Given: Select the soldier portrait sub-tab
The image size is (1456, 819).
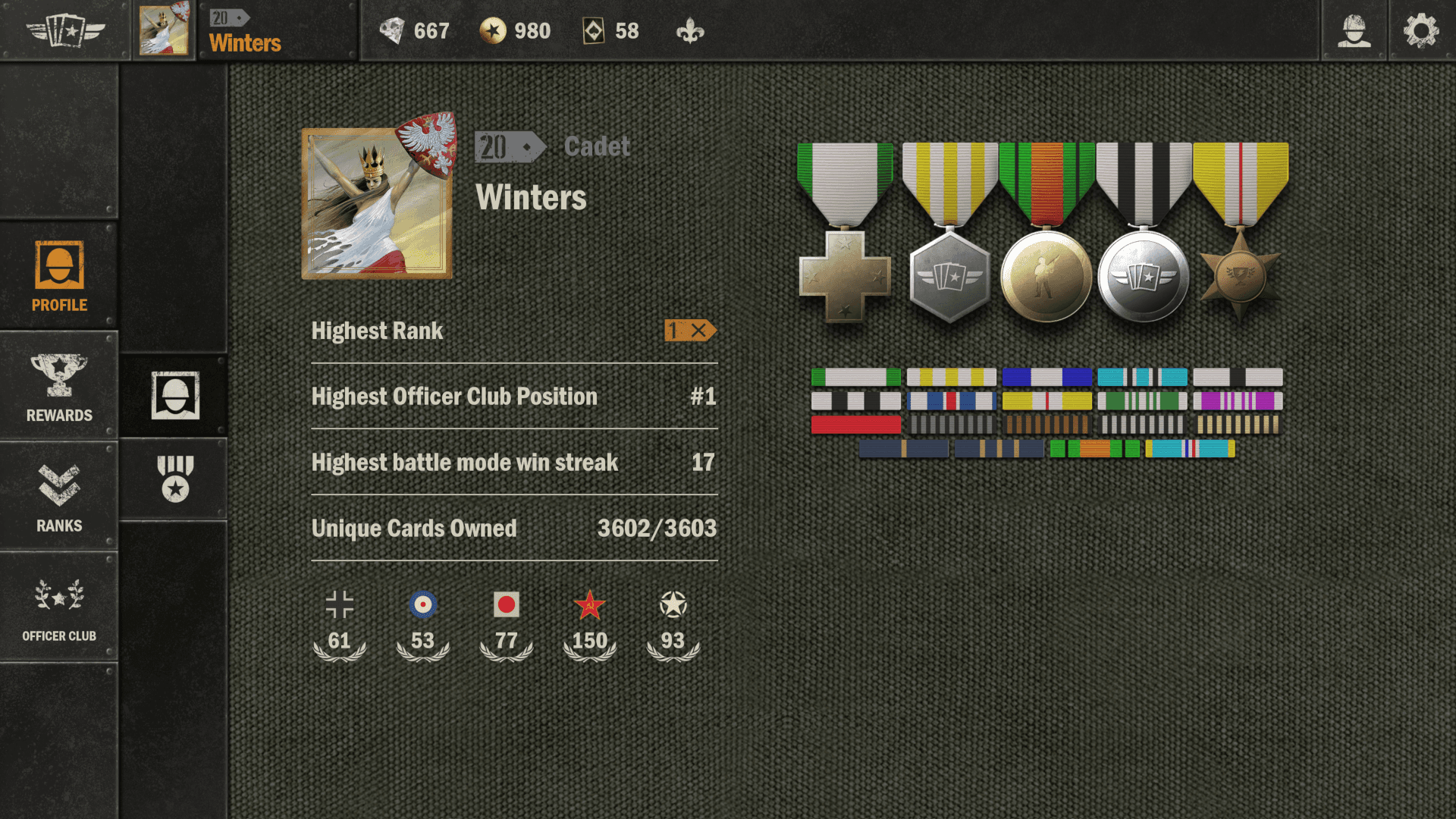Looking at the screenshot, I should (x=175, y=395).
